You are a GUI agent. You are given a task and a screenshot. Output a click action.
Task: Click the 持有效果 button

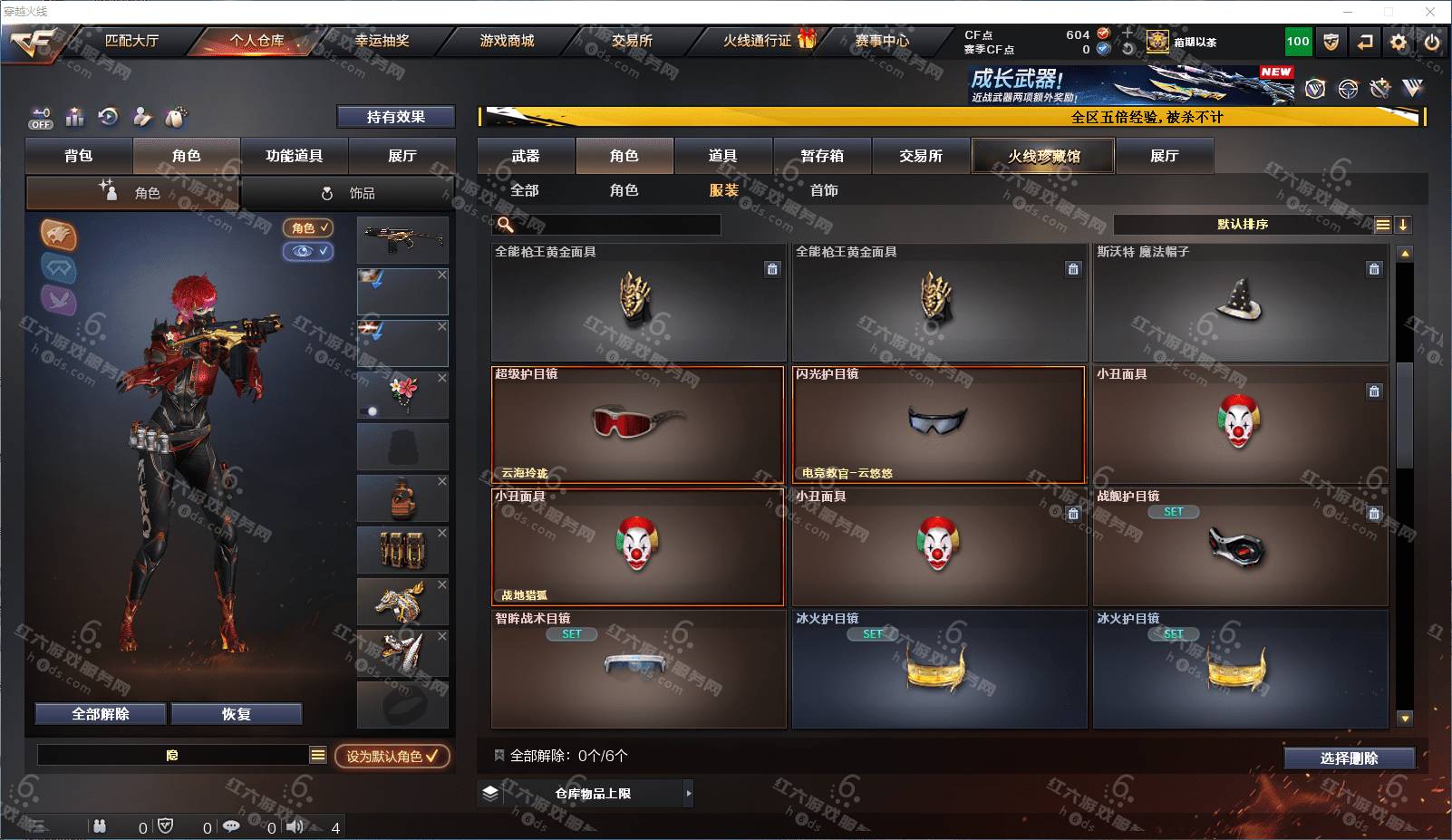click(x=395, y=117)
